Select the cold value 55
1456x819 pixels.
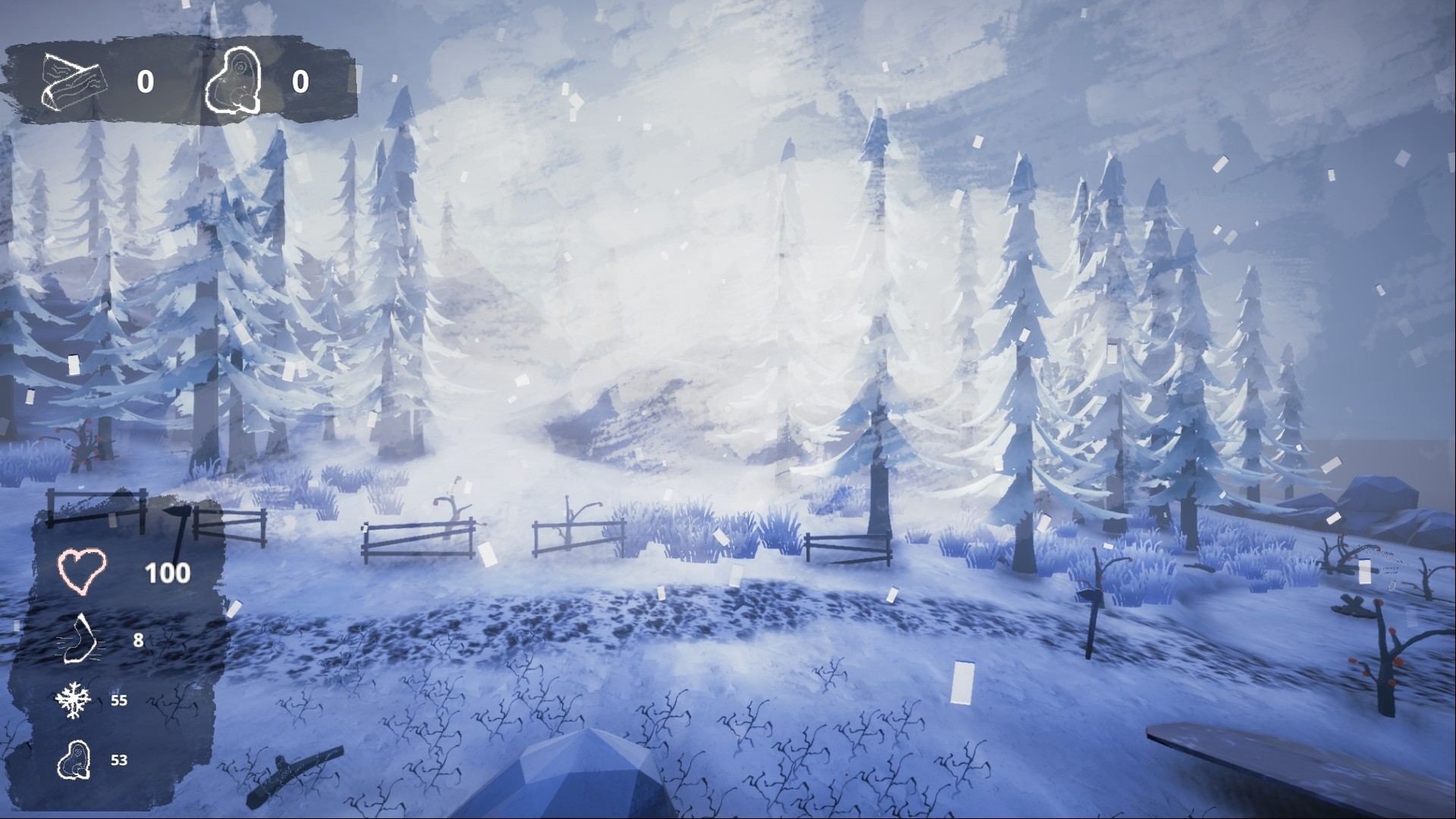118,701
